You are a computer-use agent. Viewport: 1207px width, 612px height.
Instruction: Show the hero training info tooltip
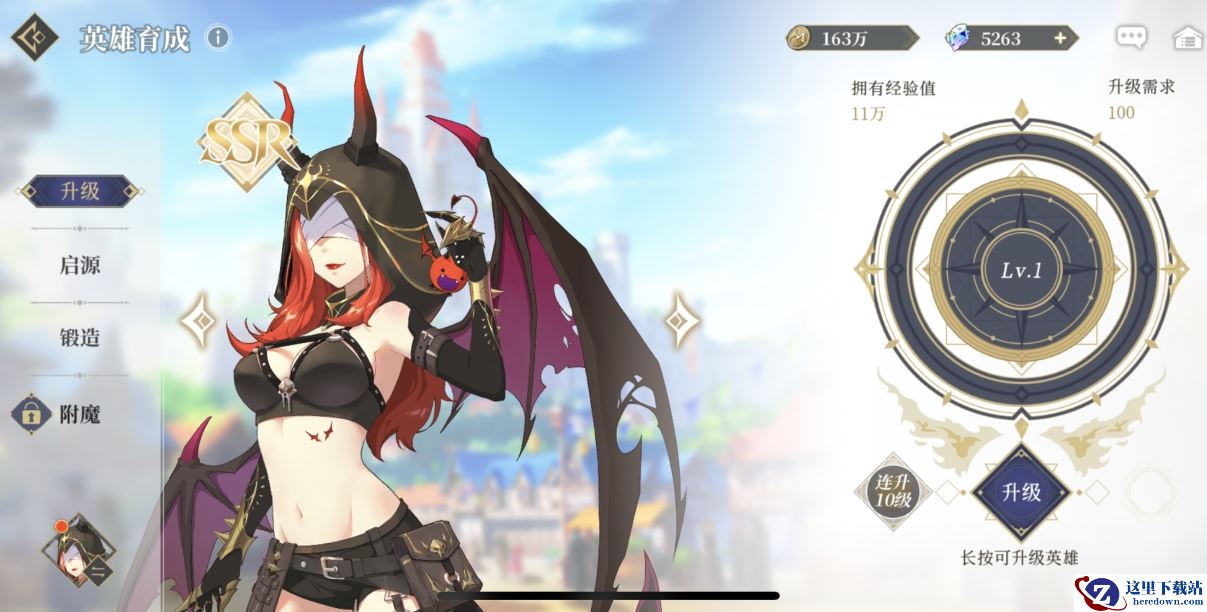[217, 38]
